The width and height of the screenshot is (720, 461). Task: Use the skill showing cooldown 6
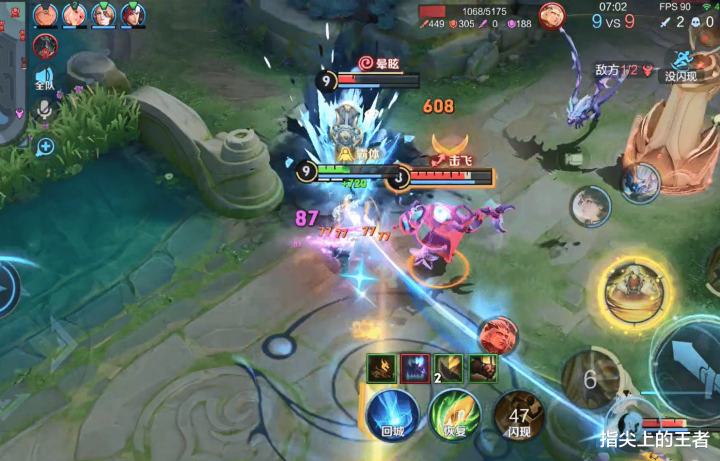point(590,379)
